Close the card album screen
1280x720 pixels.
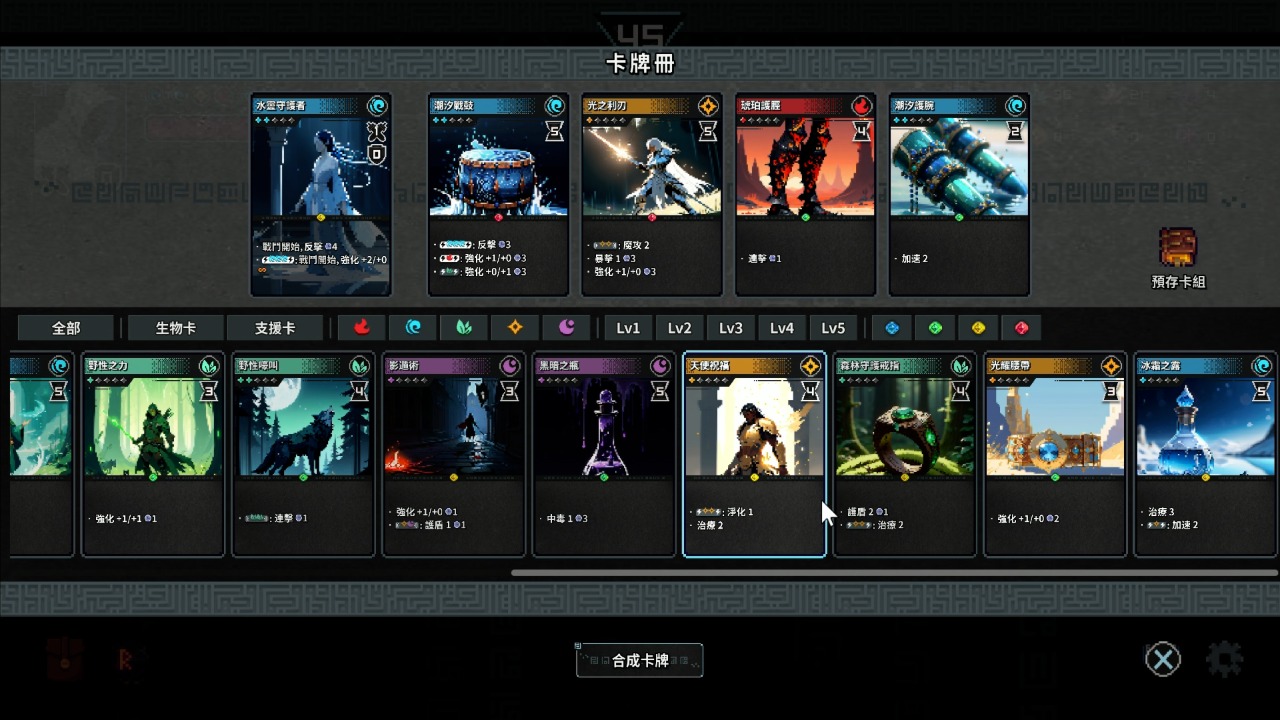pos(1162,659)
